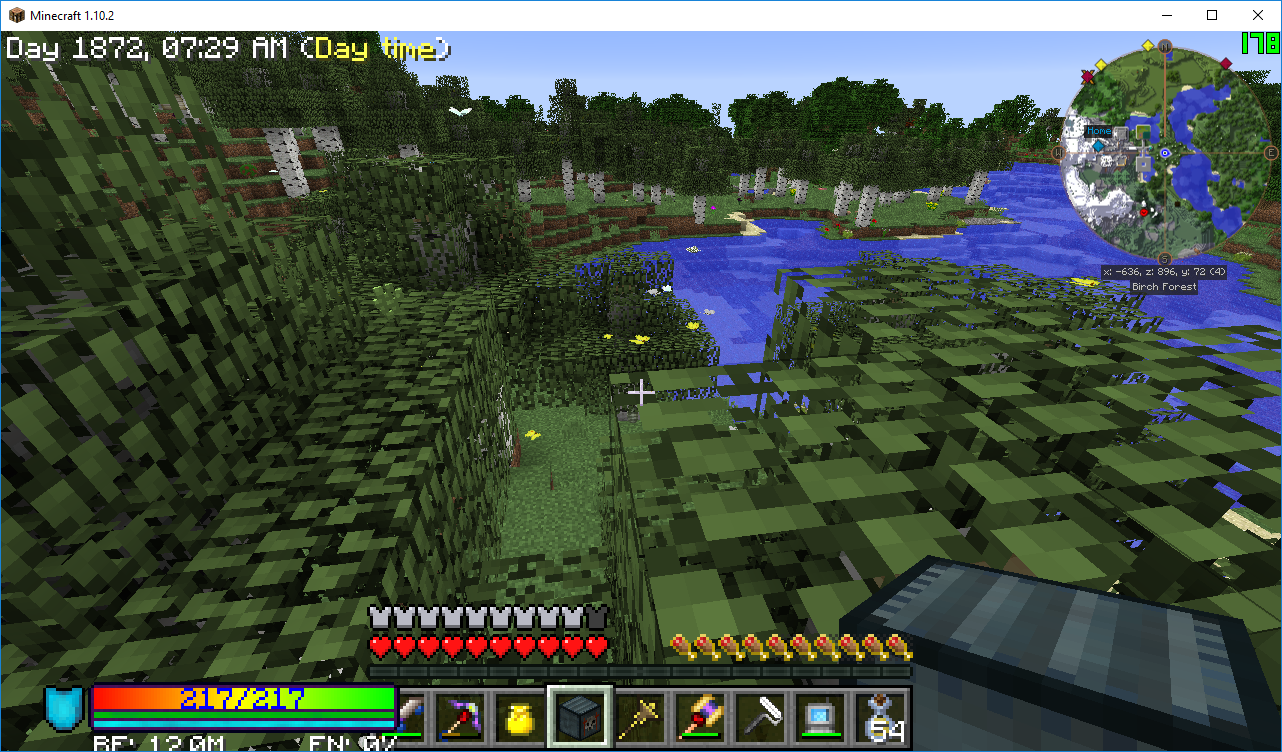The height and width of the screenshot is (752, 1282).
Task: Select the potion bottle stack of 64
Action: 880,716
